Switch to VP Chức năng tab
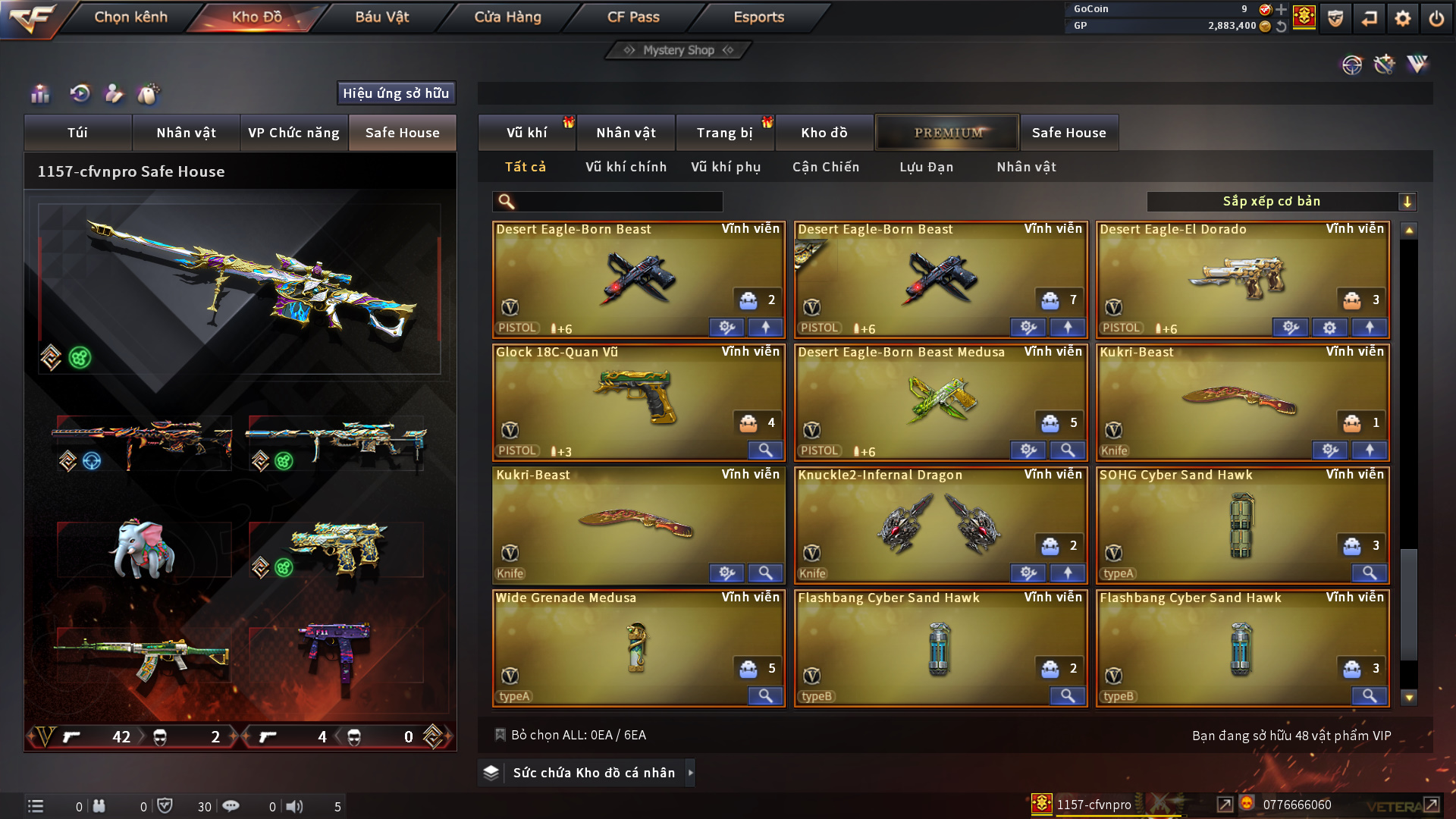The height and width of the screenshot is (819, 1456). [293, 133]
